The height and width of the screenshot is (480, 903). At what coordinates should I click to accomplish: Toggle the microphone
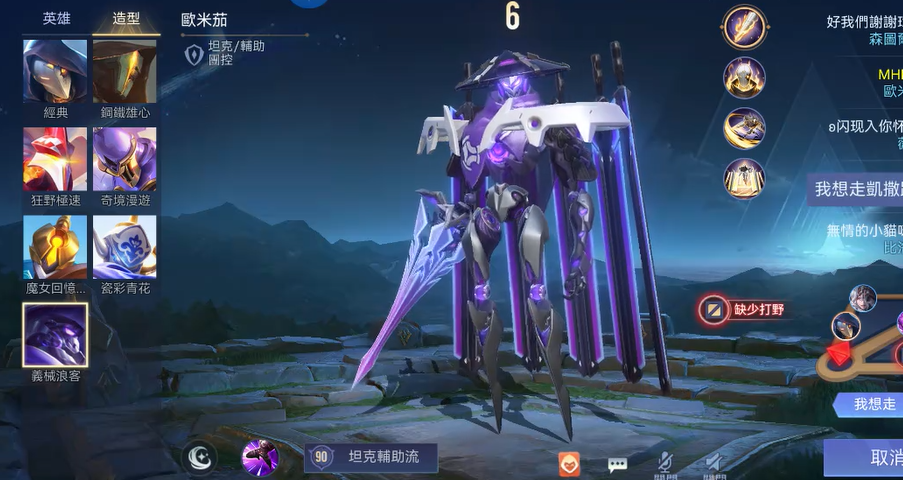click(664, 463)
